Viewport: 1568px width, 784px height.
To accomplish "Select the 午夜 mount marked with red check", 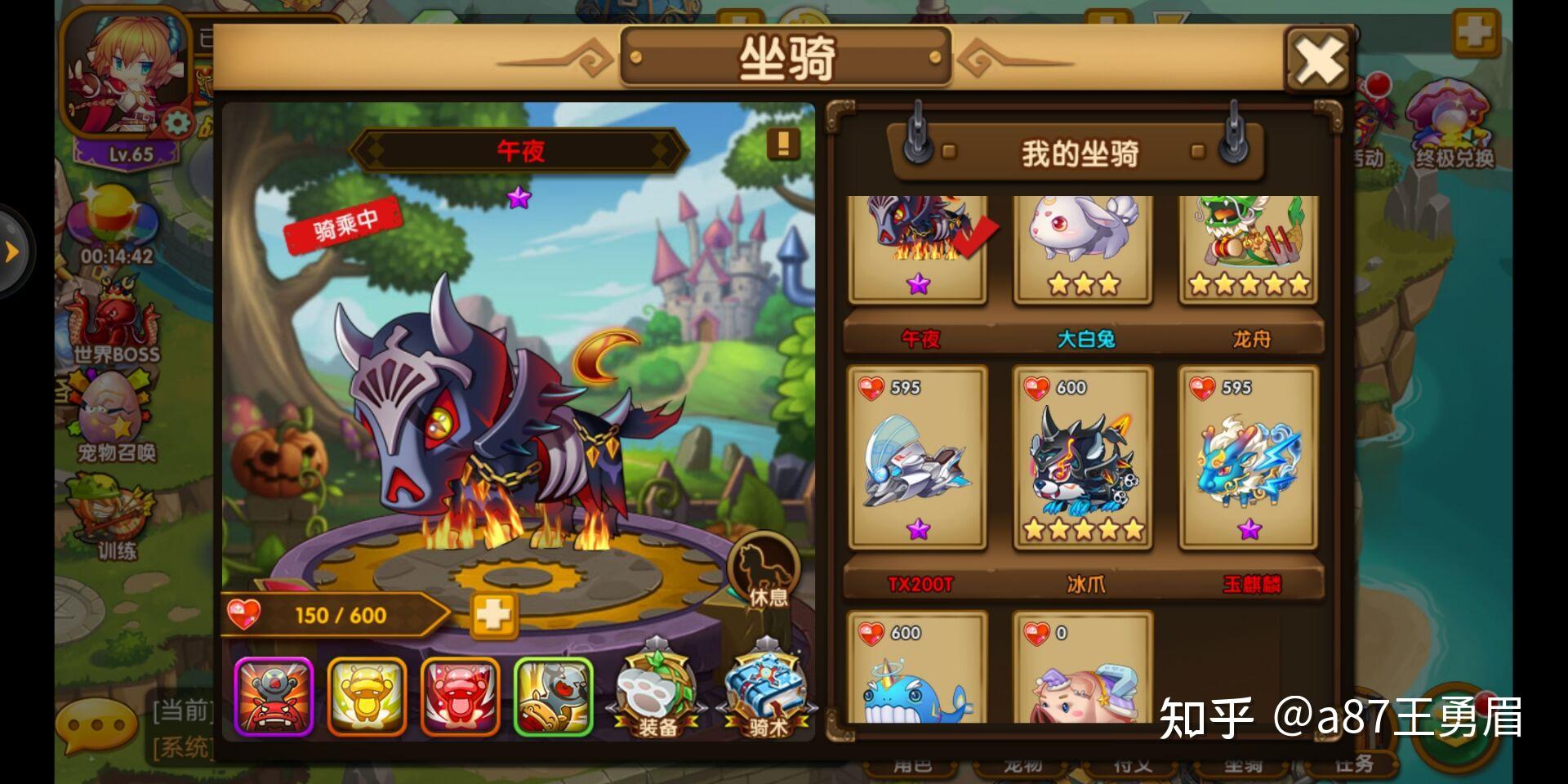I will 918,245.
